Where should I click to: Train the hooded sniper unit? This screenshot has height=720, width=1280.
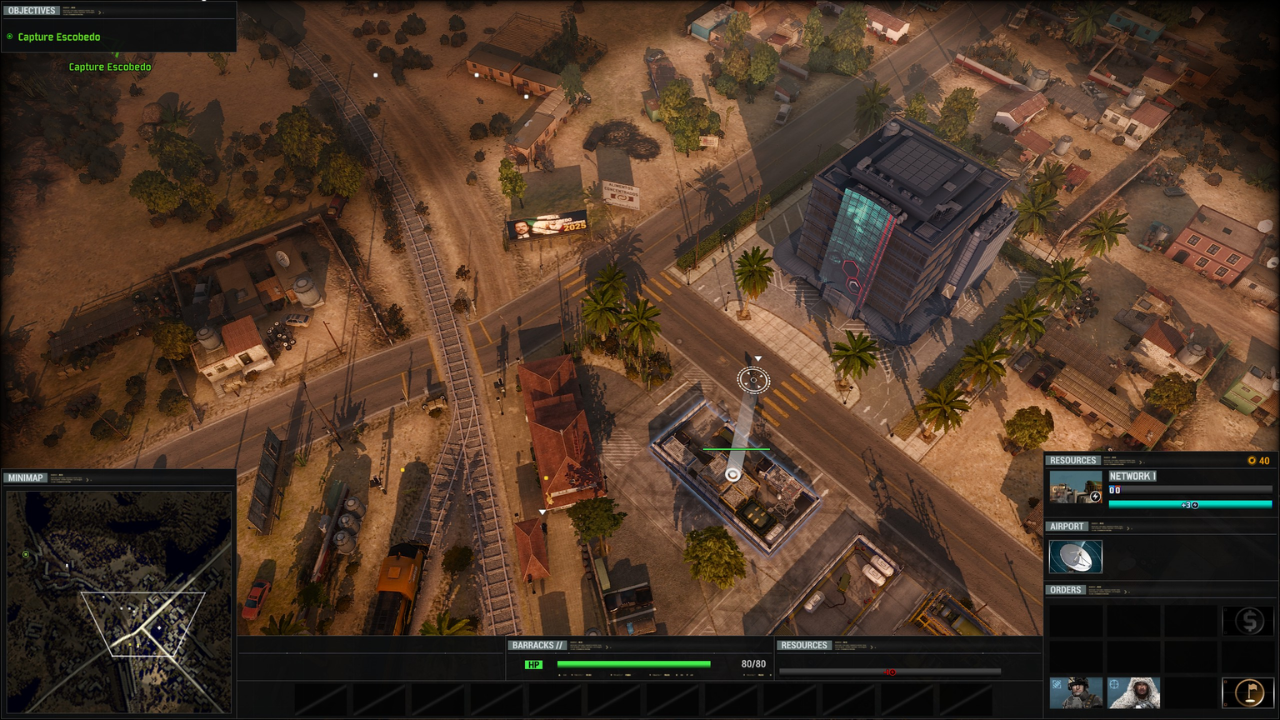click(1133, 692)
